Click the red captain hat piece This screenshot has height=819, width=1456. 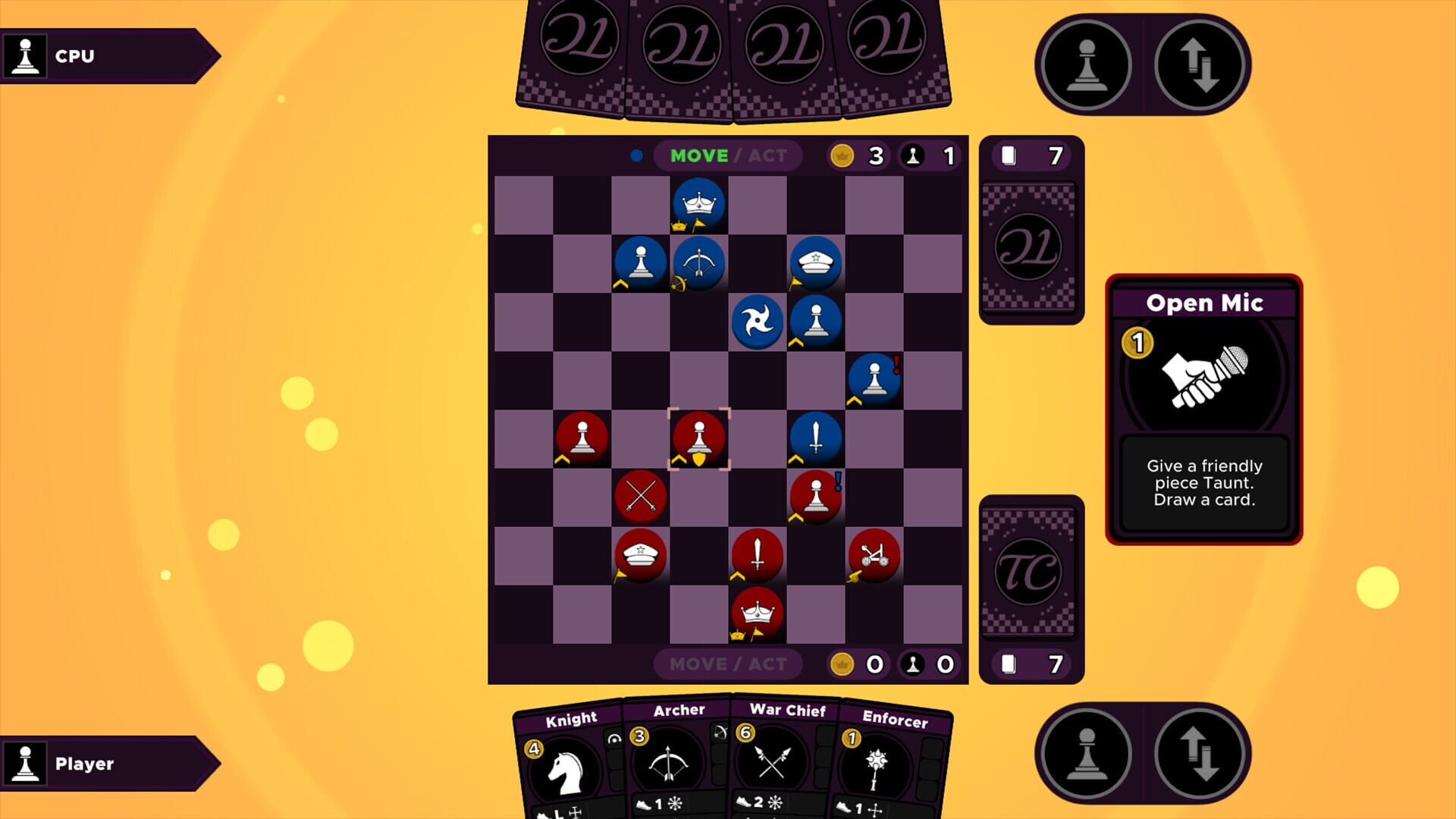point(641,554)
